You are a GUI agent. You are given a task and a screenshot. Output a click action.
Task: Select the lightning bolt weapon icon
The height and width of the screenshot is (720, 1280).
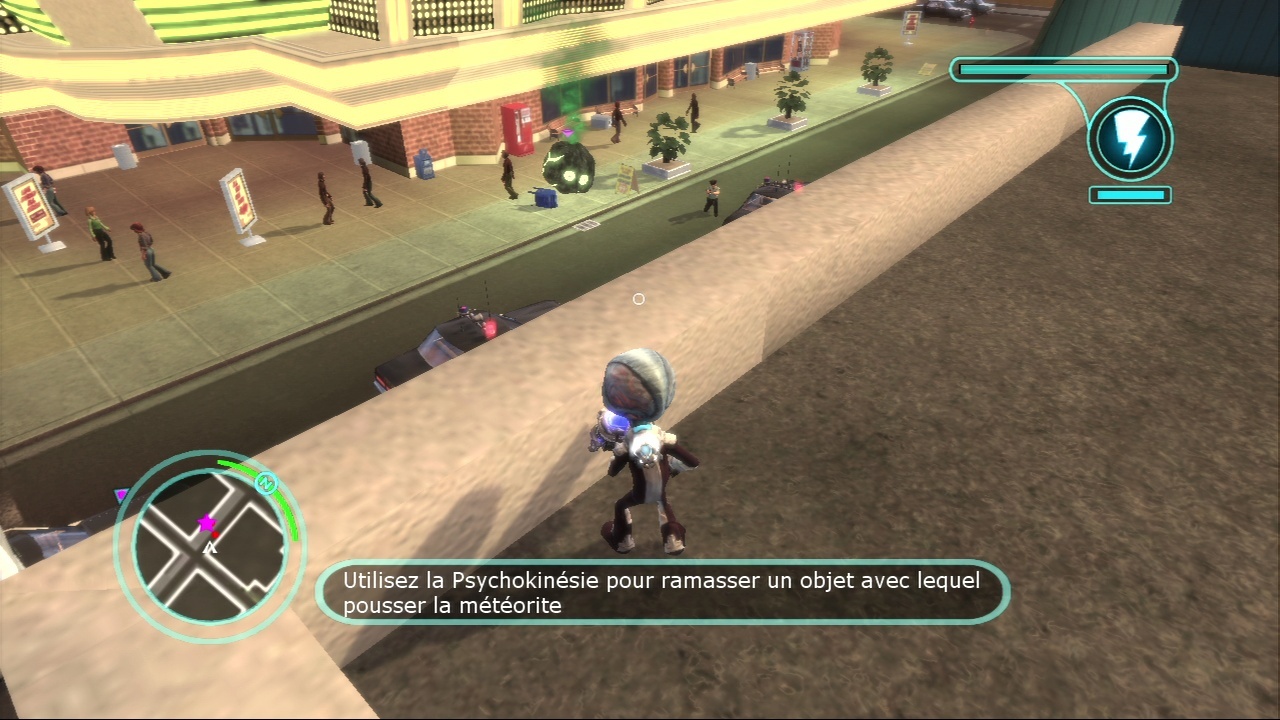[x=1130, y=140]
